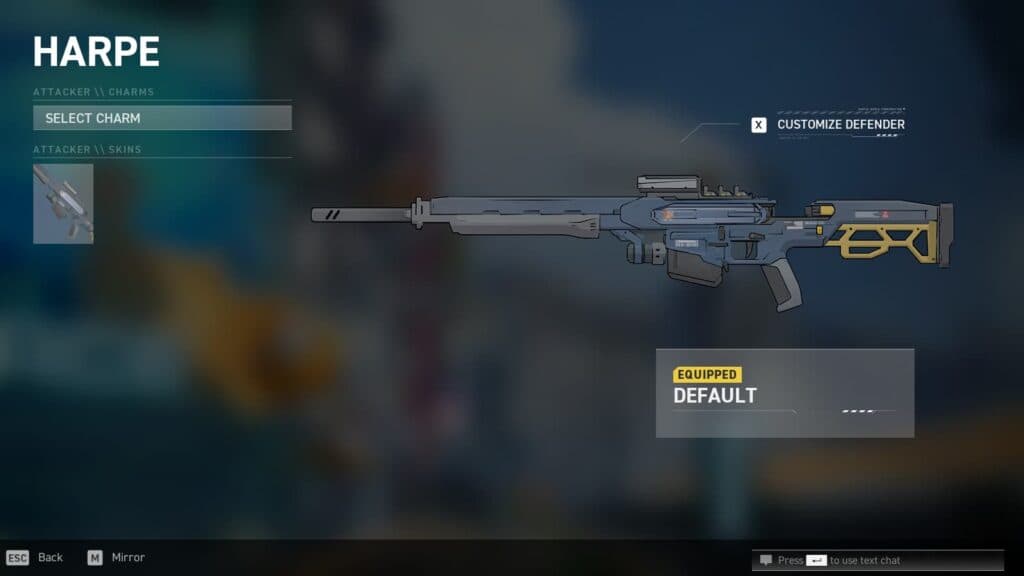Open the Select Charm option
The width and height of the screenshot is (1024, 576).
click(162, 118)
